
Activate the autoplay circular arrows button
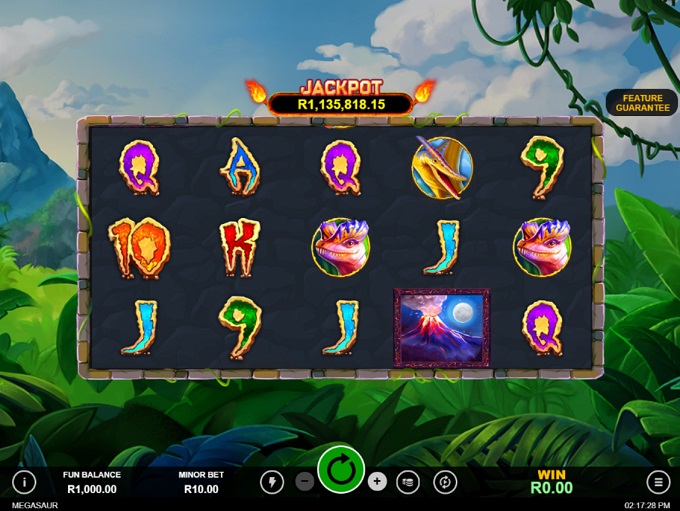click(445, 482)
